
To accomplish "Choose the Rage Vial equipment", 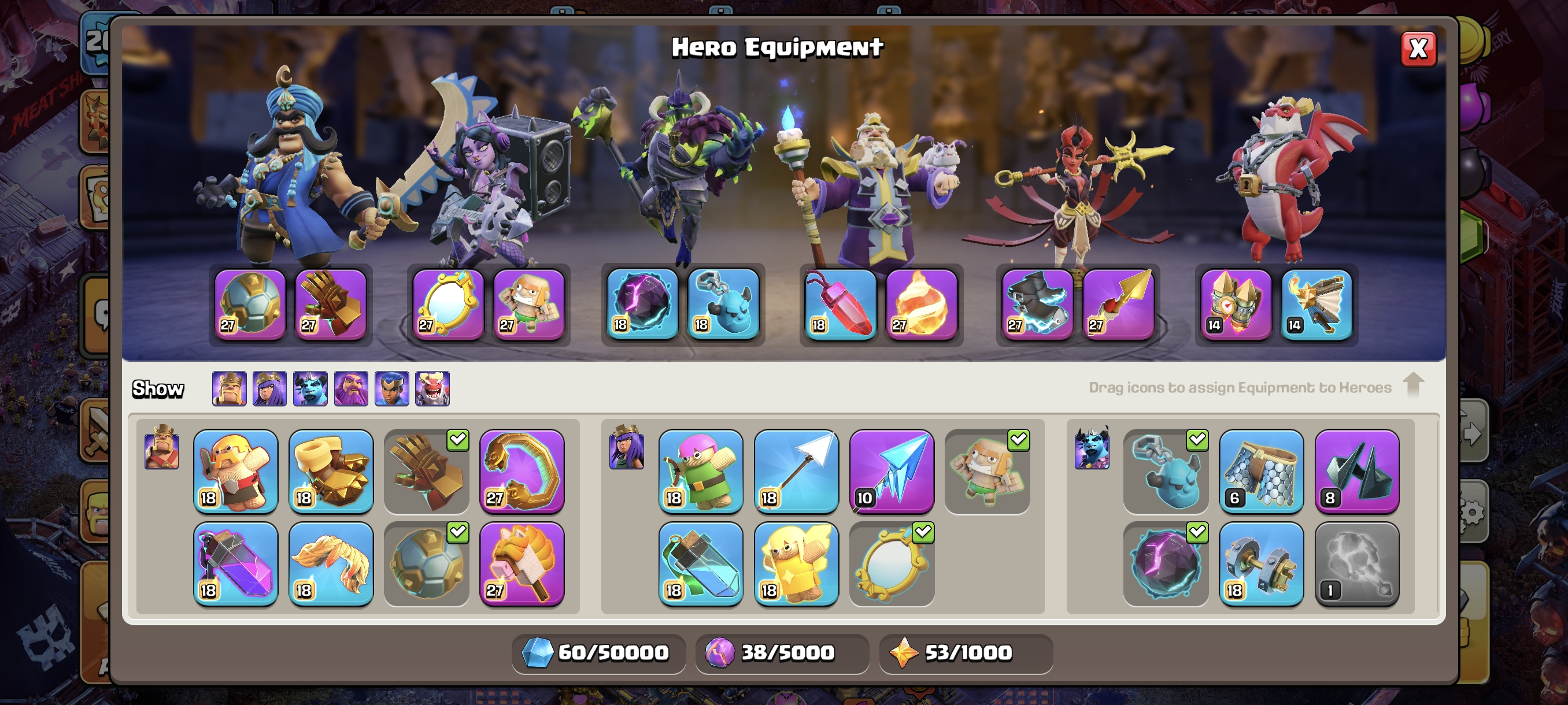I will (x=235, y=564).
